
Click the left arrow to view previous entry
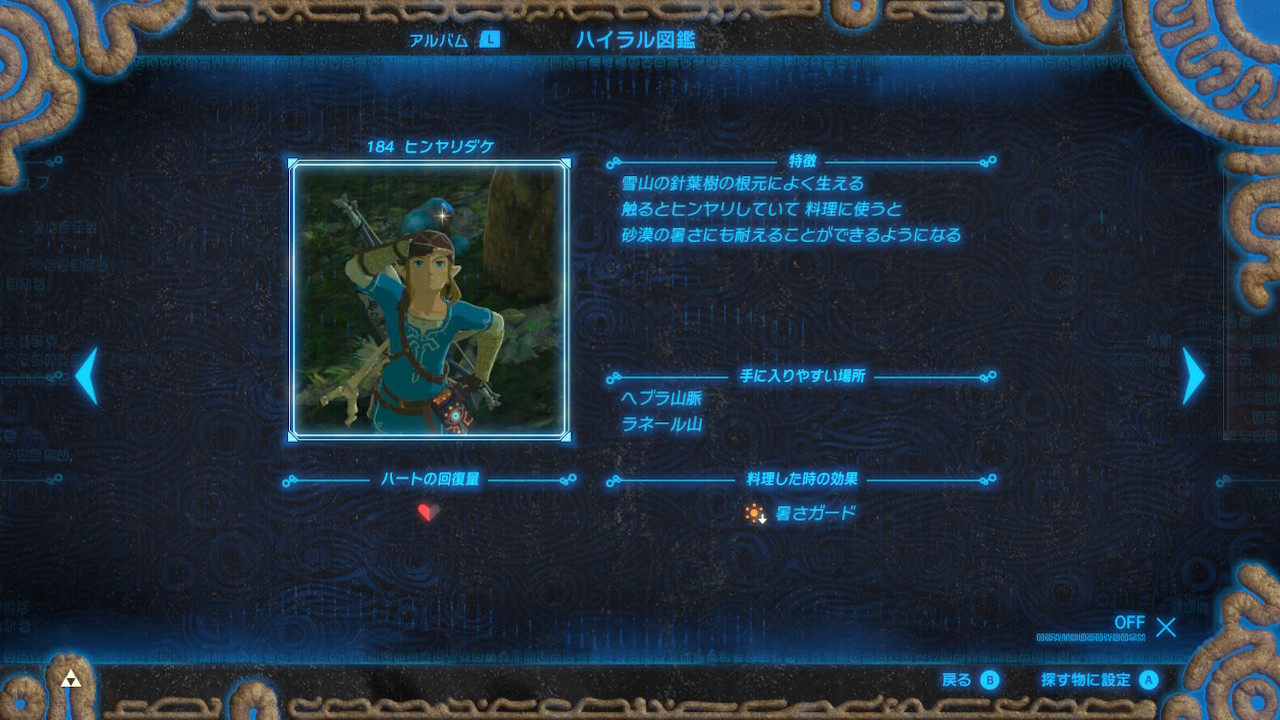pyautogui.click(x=86, y=375)
